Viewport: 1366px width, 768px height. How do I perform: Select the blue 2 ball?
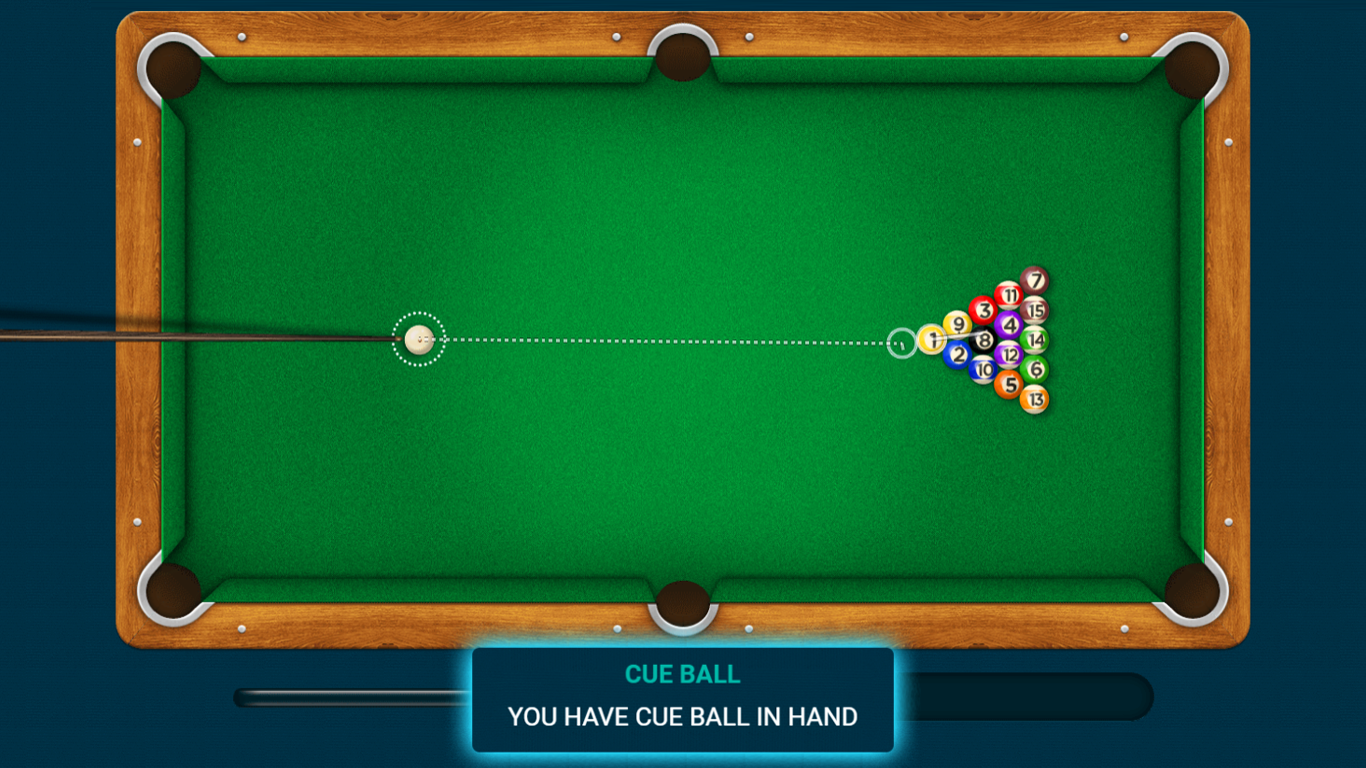coord(958,355)
